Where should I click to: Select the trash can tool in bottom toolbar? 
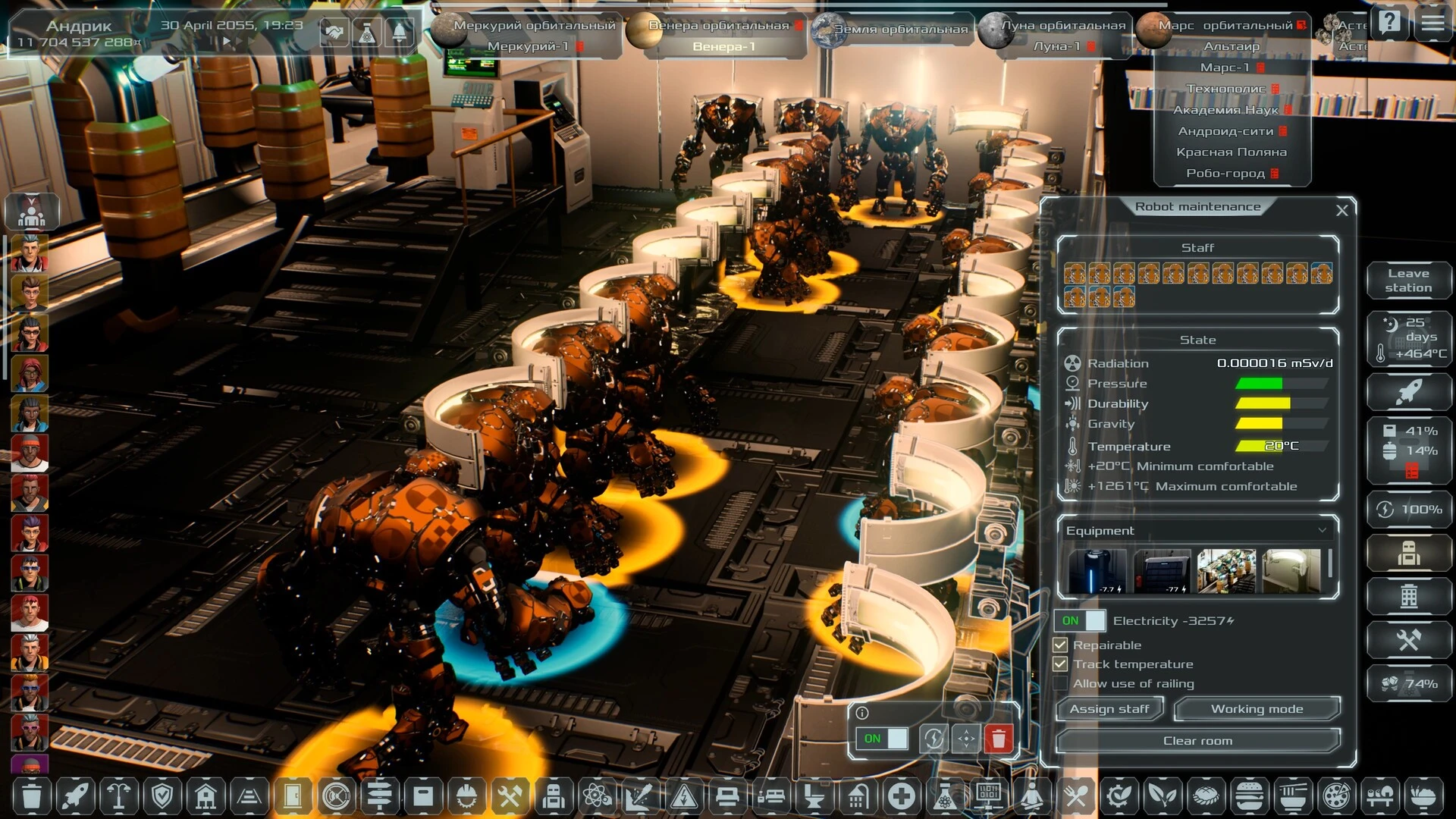(x=32, y=796)
